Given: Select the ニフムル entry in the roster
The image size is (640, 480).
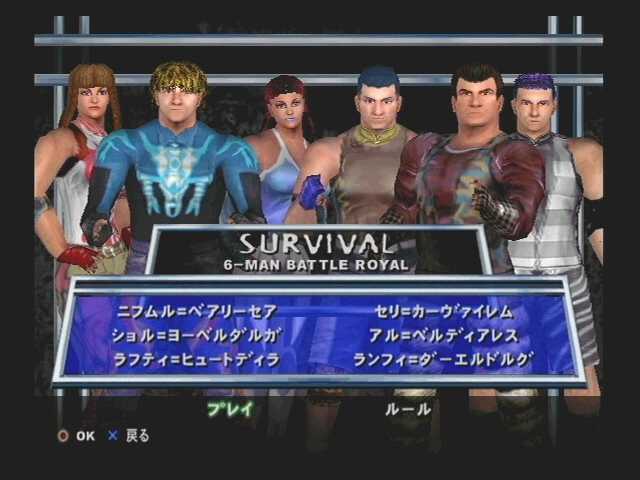Looking at the screenshot, I should point(196,312).
